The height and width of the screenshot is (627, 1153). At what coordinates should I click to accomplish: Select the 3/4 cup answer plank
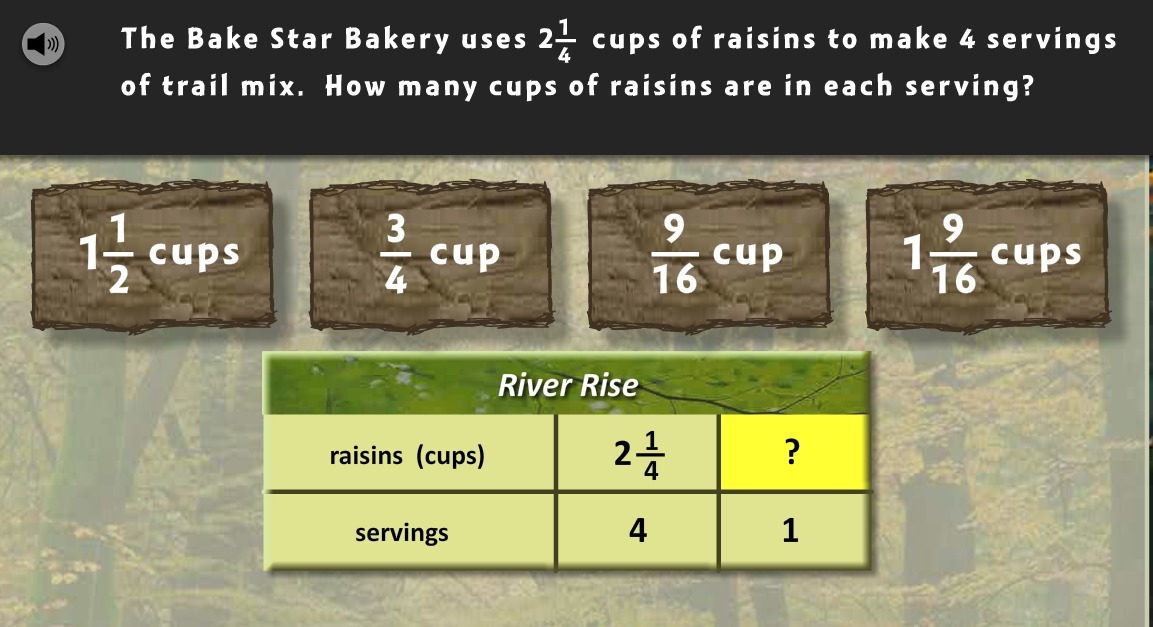tap(430, 256)
